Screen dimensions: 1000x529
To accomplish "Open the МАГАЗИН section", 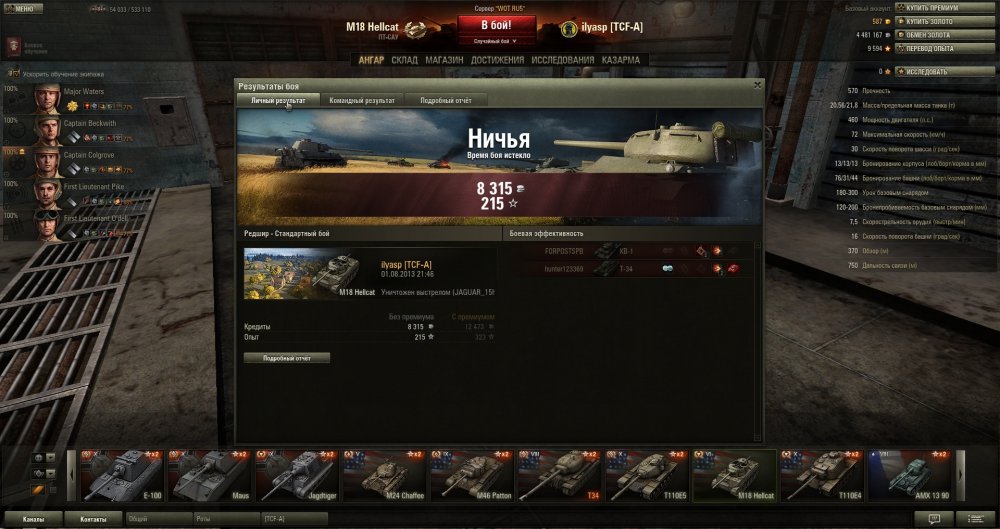I will (x=443, y=60).
